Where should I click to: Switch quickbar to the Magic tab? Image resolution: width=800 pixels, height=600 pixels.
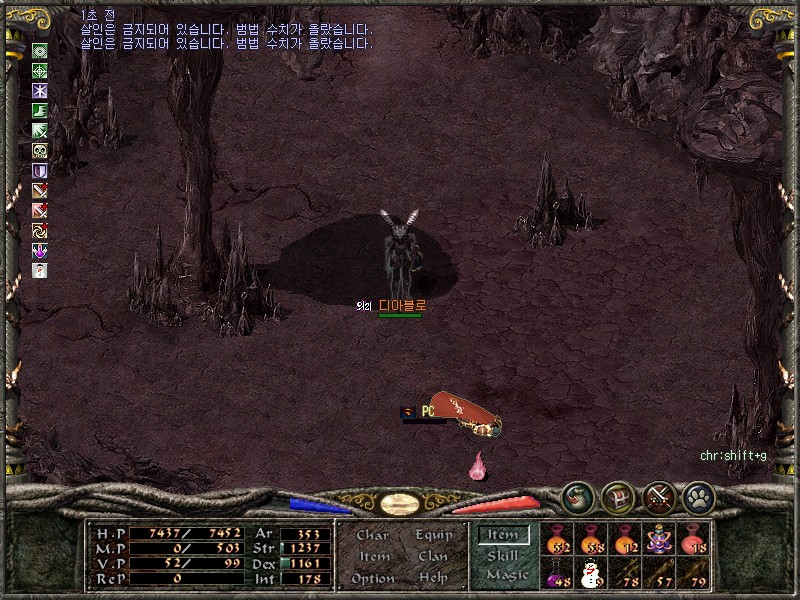pyautogui.click(x=506, y=575)
